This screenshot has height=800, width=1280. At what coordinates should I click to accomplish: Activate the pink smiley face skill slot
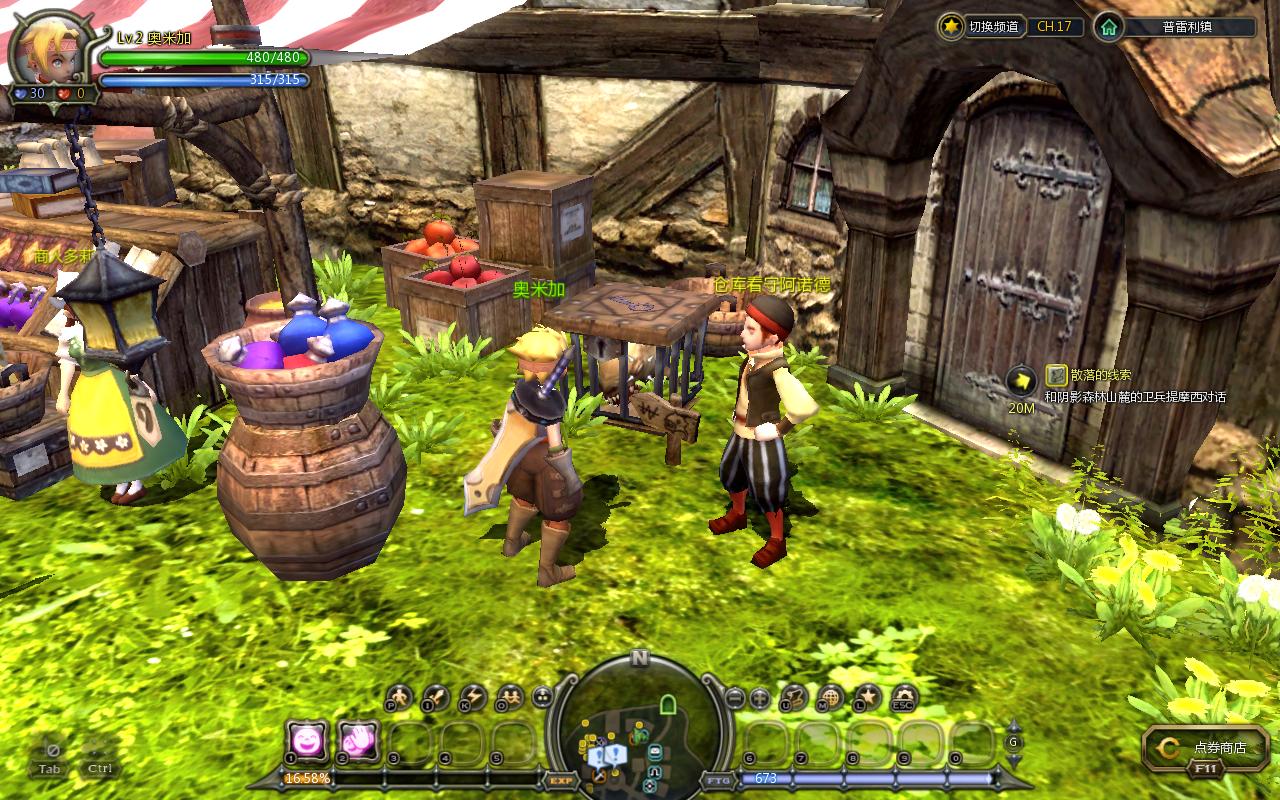click(306, 741)
